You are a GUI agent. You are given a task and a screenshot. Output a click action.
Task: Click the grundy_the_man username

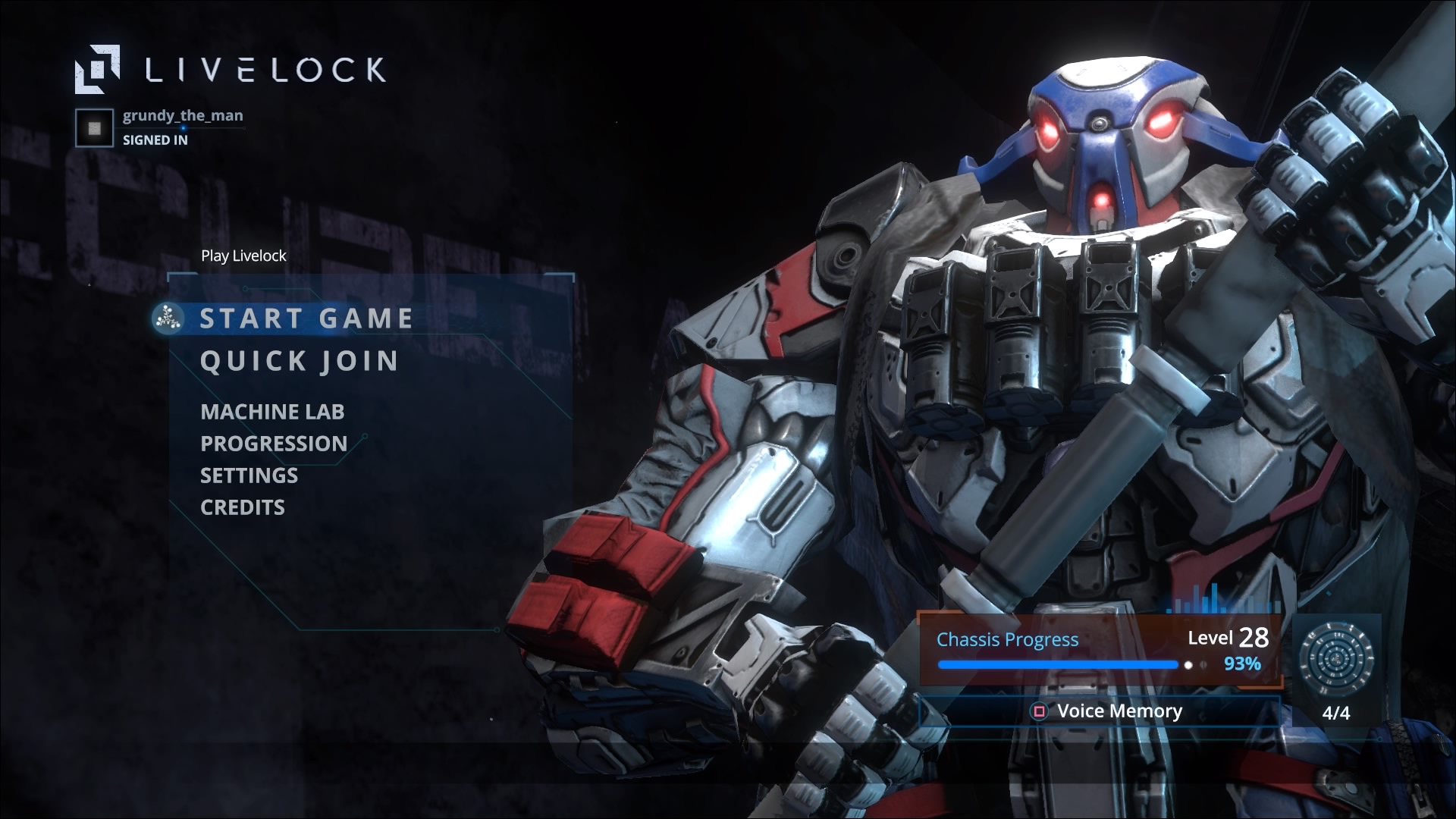pos(182,115)
